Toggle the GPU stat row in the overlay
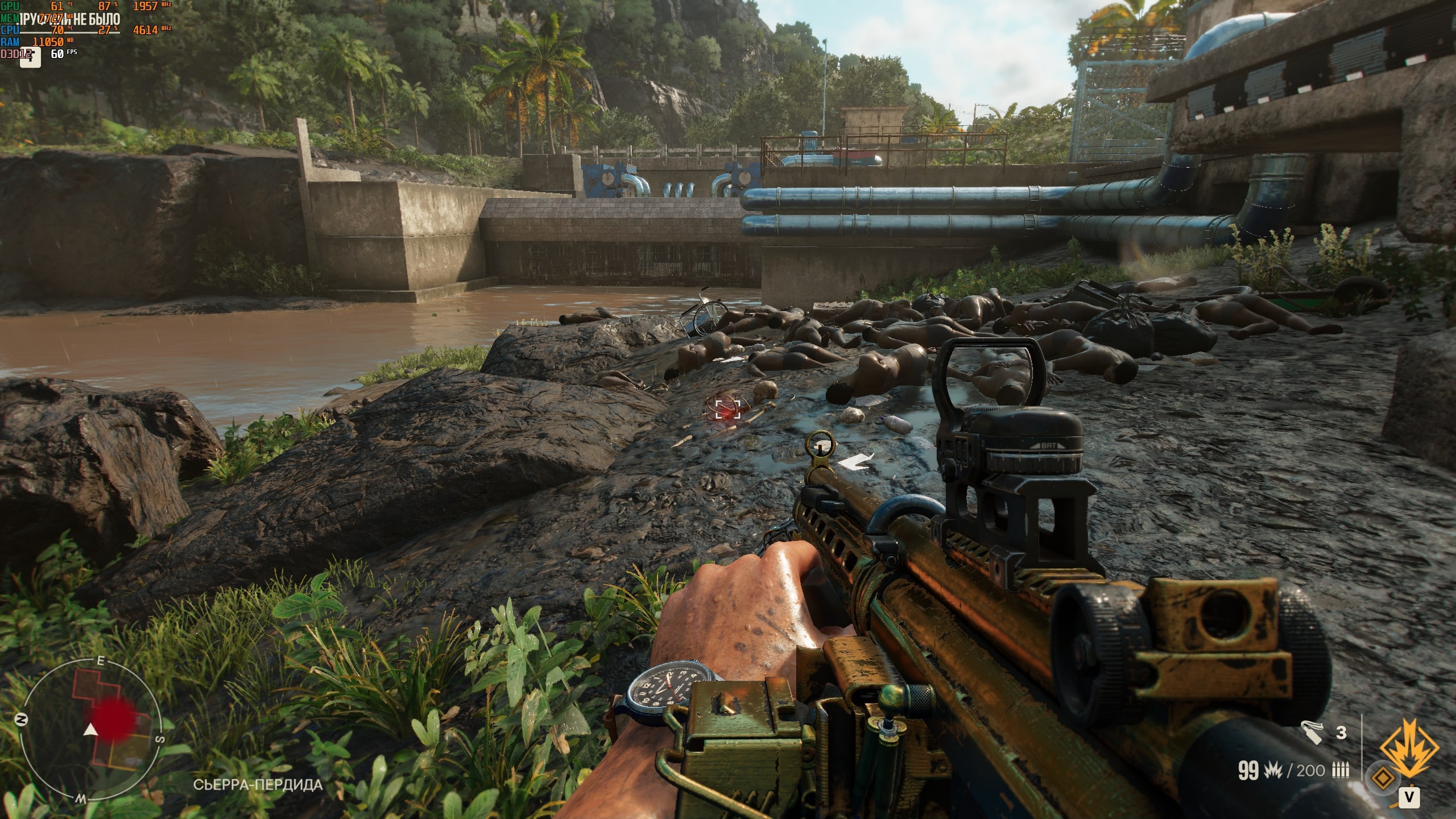The width and height of the screenshot is (1456, 819). (10, 6)
